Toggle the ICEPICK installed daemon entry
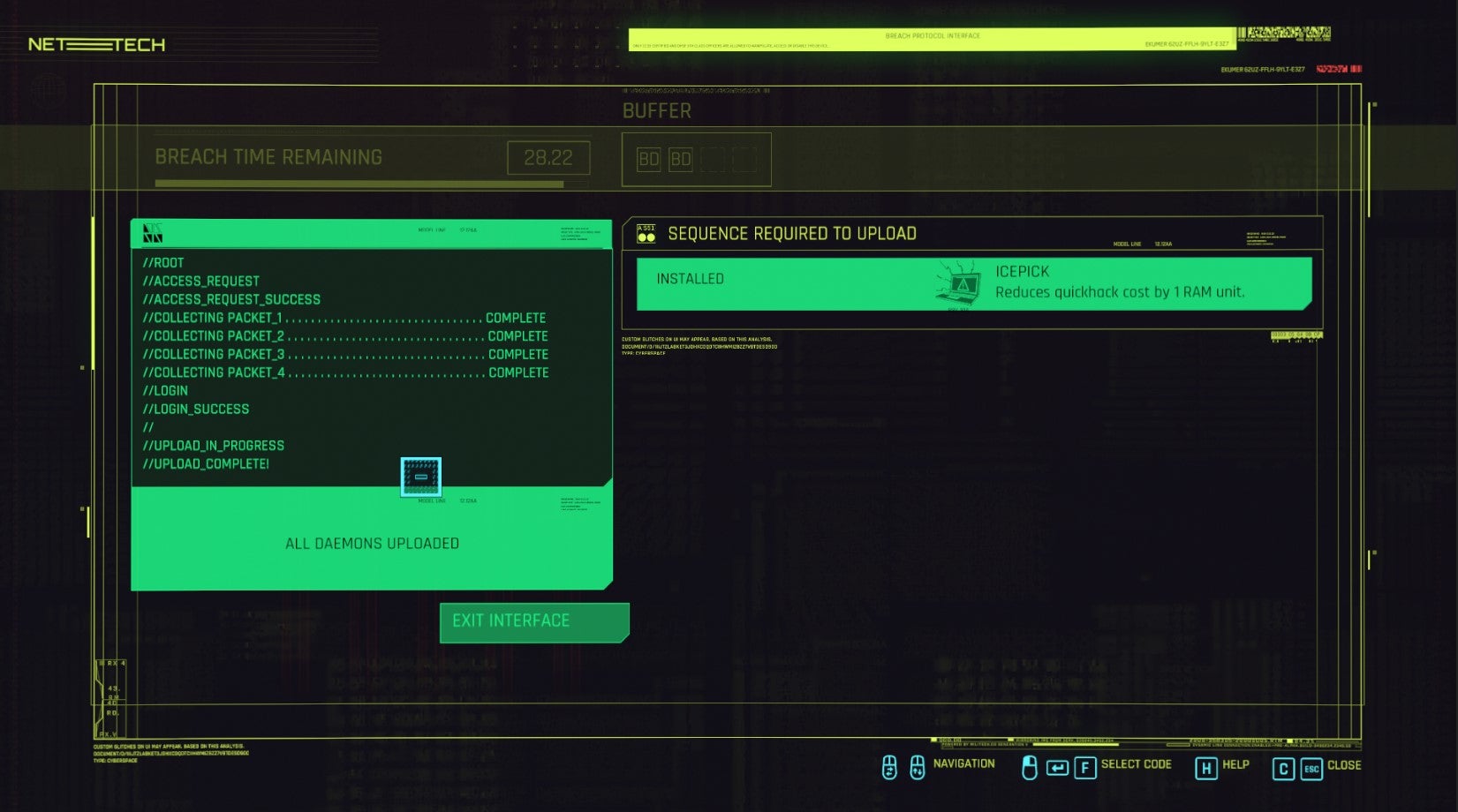This screenshot has width=1458, height=812. [971, 282]
